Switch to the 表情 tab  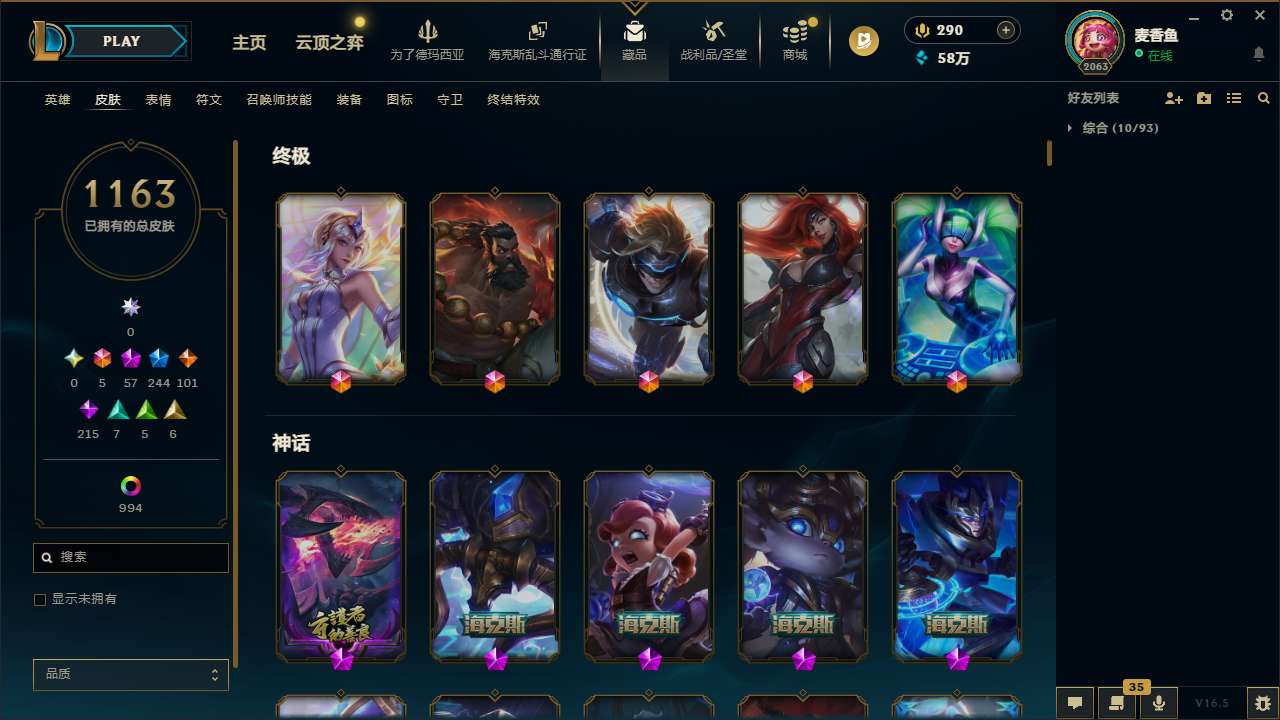158,100
